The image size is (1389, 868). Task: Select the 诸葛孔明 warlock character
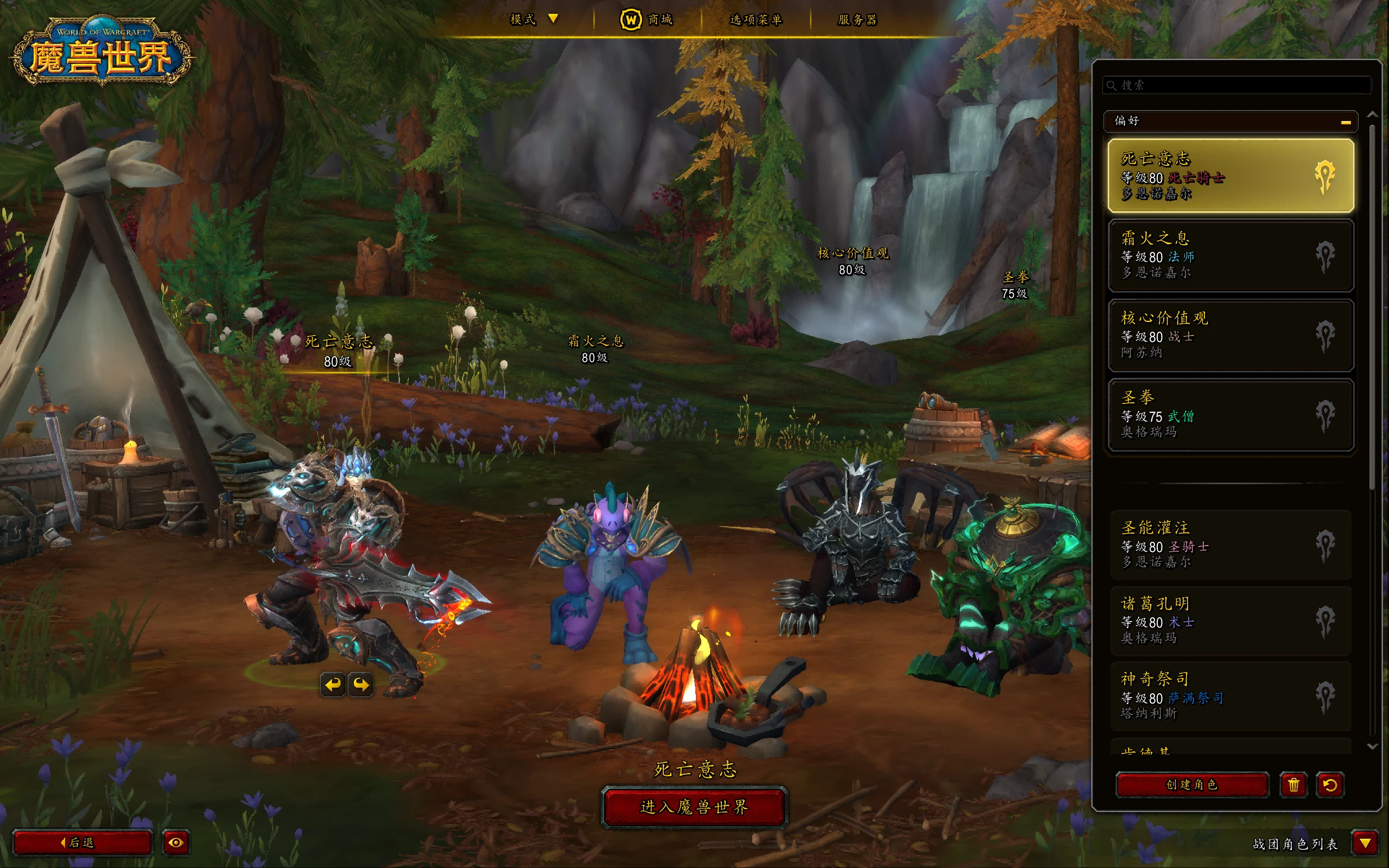(1230, 620)
